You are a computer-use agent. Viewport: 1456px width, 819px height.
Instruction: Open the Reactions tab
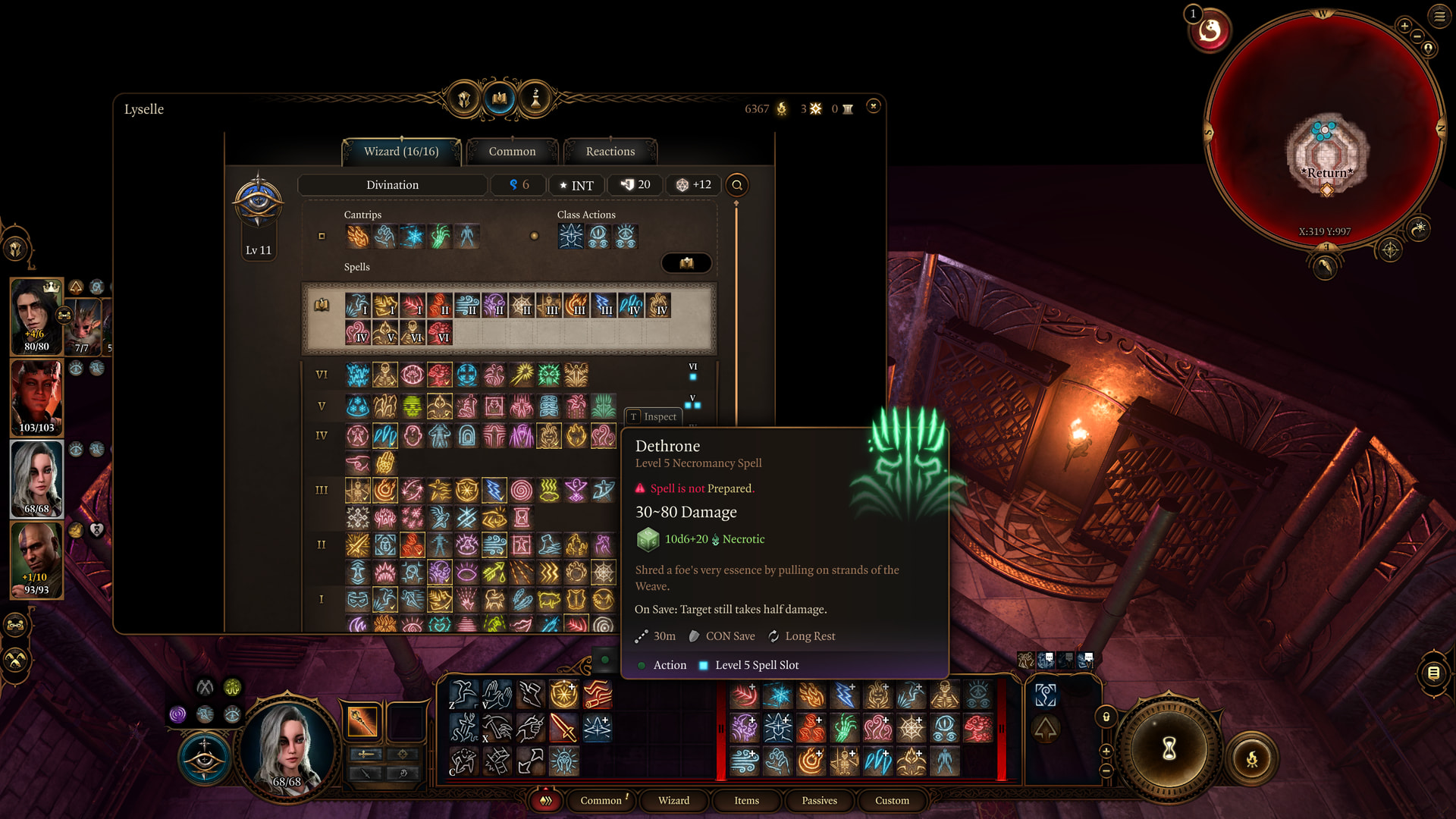(610, 152)
